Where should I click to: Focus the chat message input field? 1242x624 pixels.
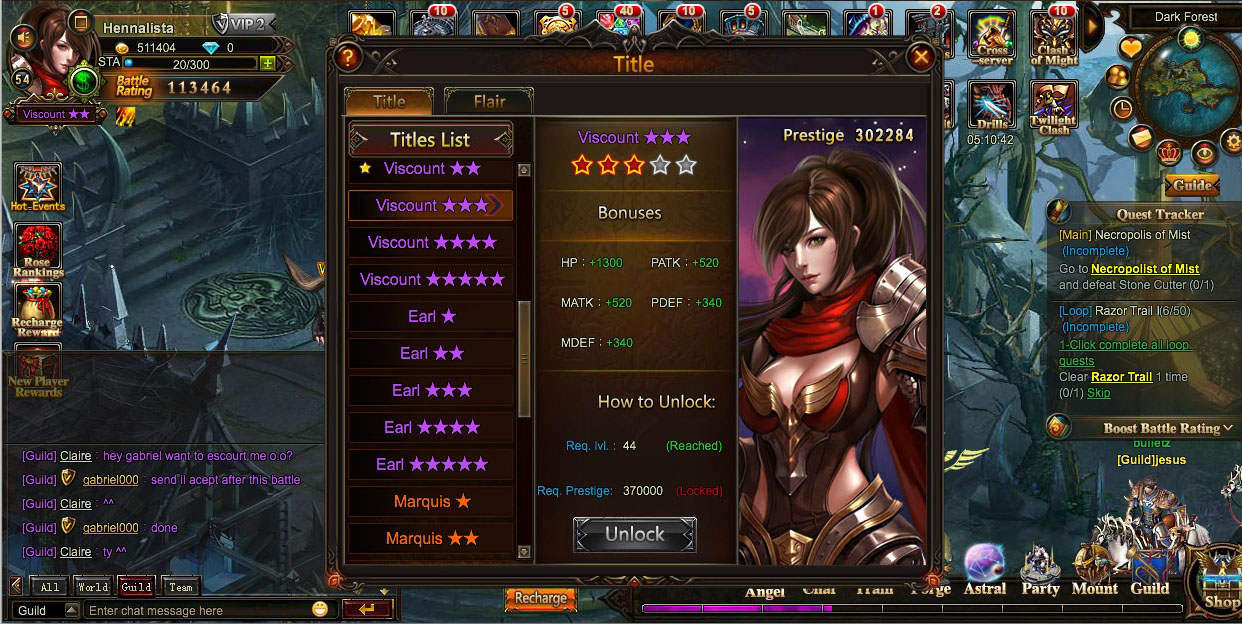pyautogui.click(x=195, y=610)
